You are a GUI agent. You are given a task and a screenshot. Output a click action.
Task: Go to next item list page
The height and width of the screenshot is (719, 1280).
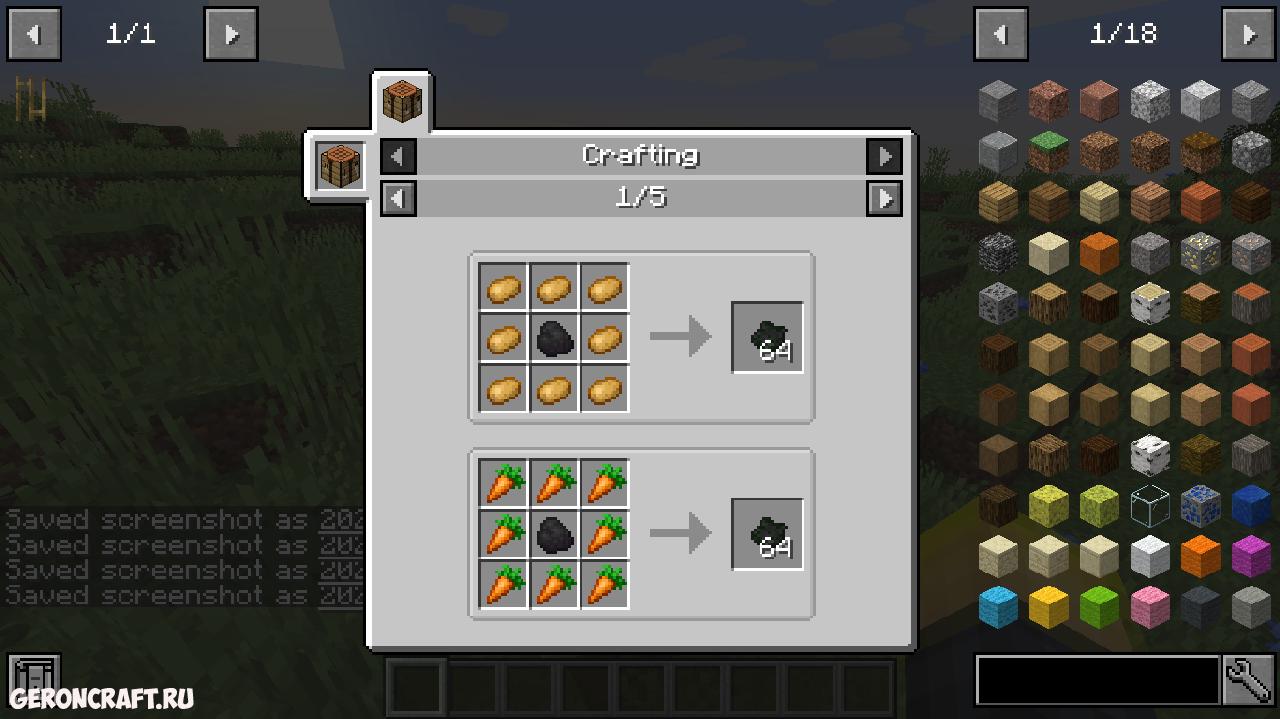coord(1248,34)
